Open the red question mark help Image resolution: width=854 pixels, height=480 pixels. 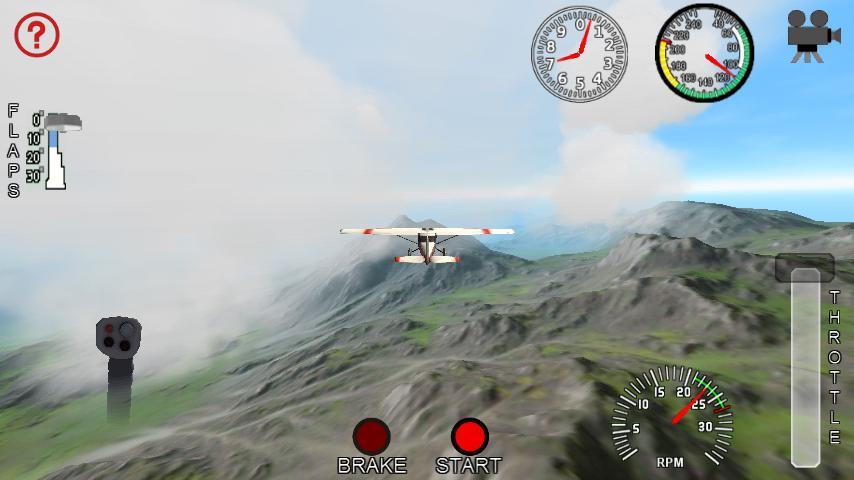coord(37,35)
